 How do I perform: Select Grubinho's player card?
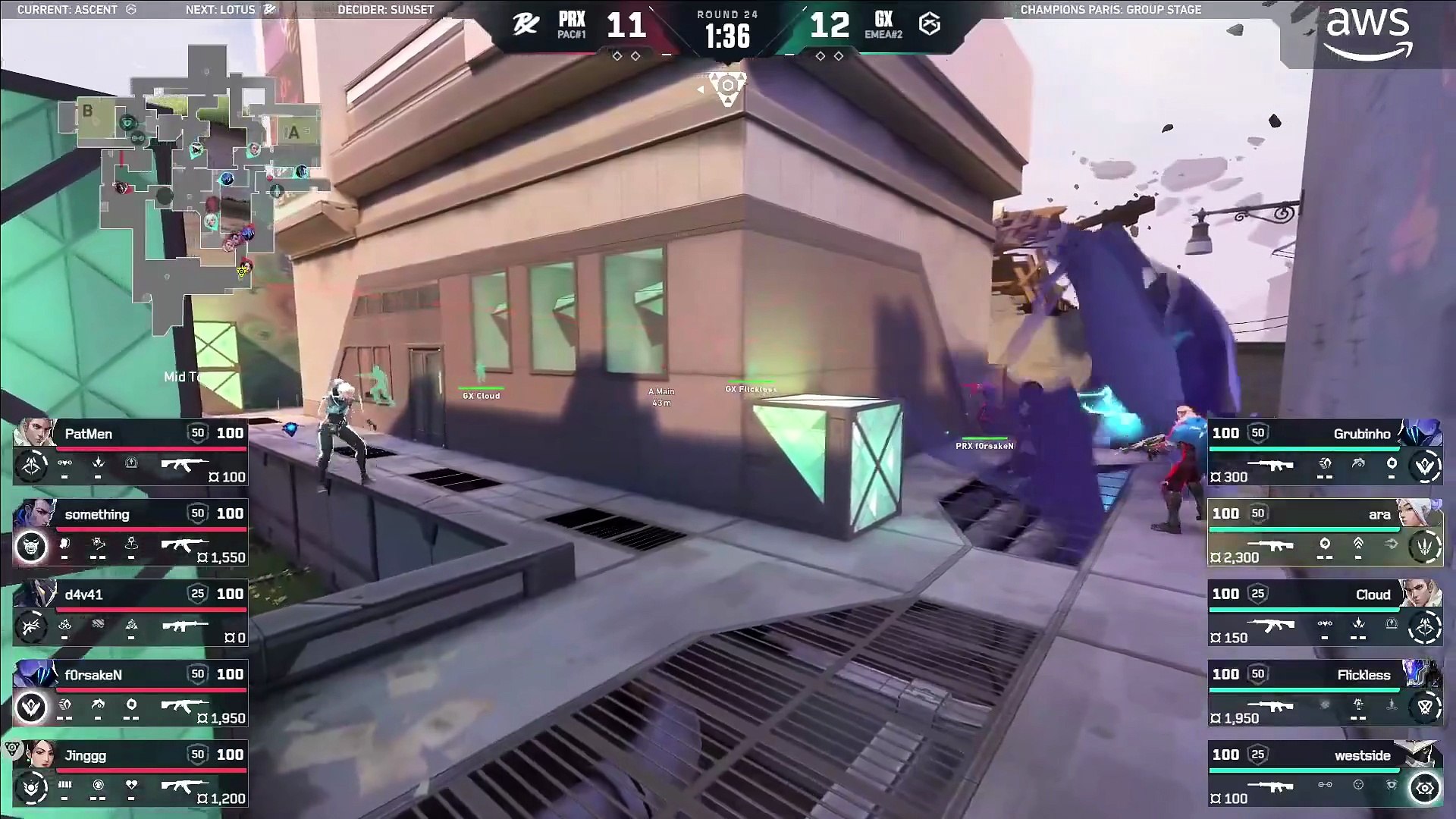click(x=1324, y=452)
